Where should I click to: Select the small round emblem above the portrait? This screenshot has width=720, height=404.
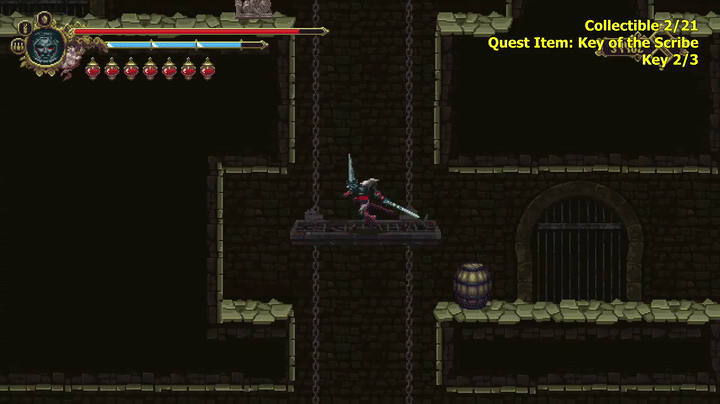[x=44, y=18]
